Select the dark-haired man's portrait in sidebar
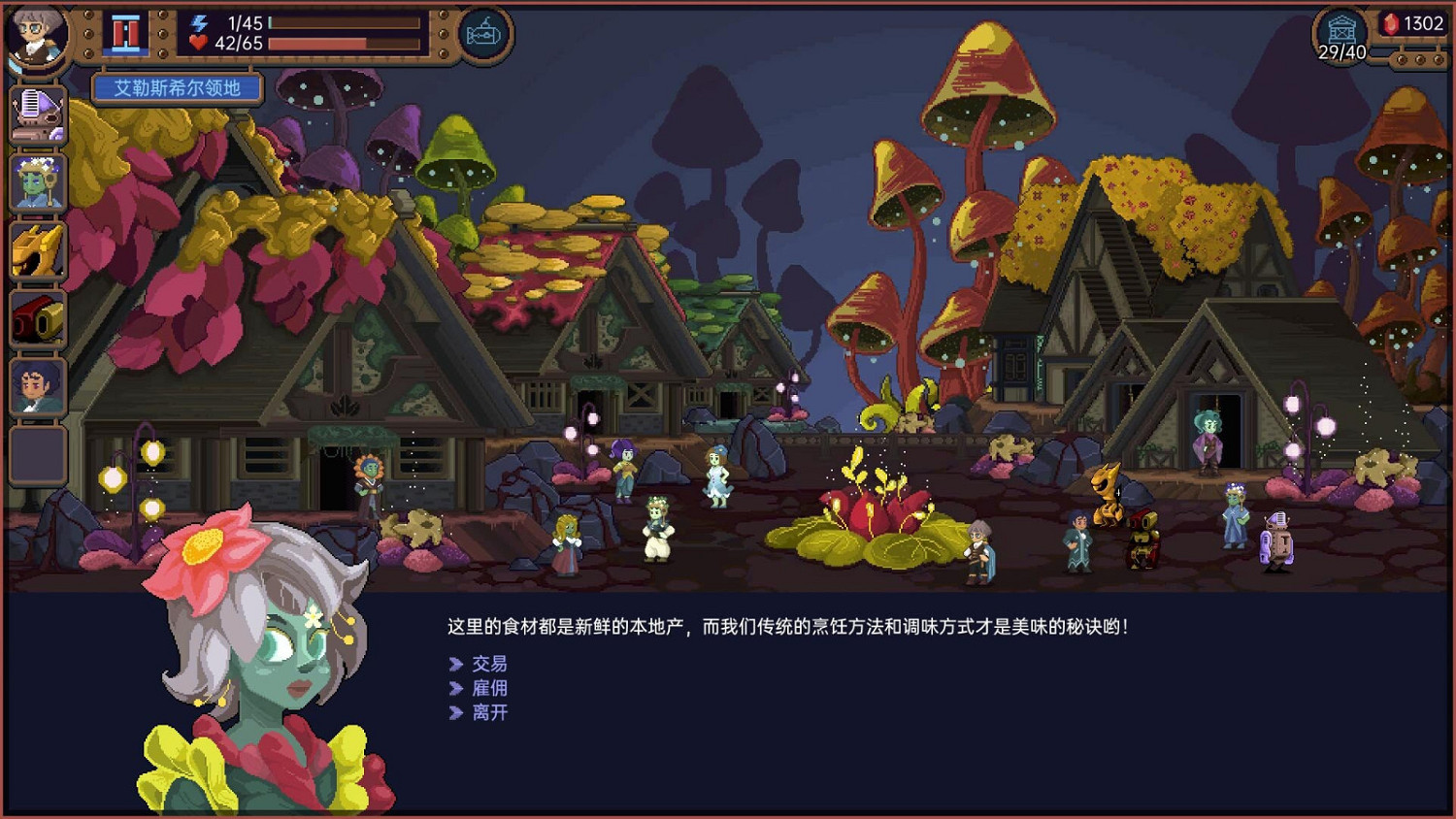 click(x=36, y=384)
